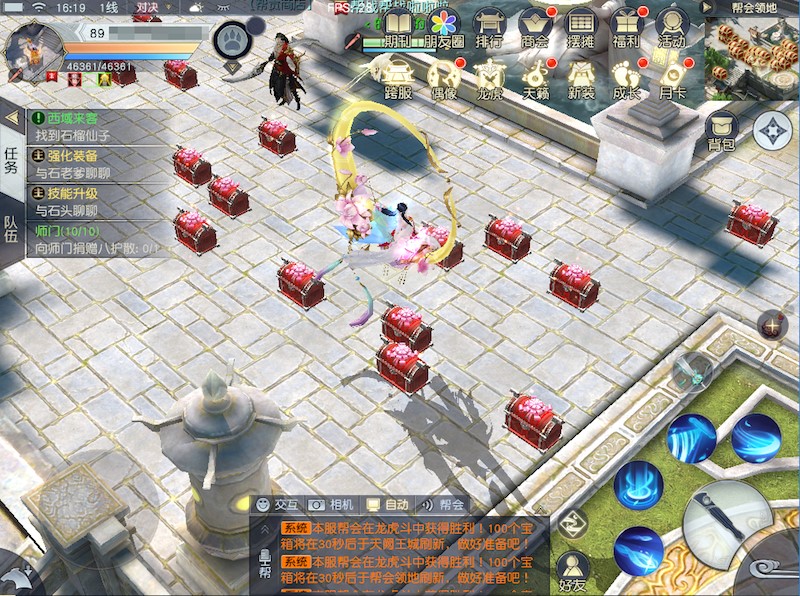Collapse the quest tracker with the arrow
The height and width of the screenshot is (596, 800).
click(x=11, y=118)
